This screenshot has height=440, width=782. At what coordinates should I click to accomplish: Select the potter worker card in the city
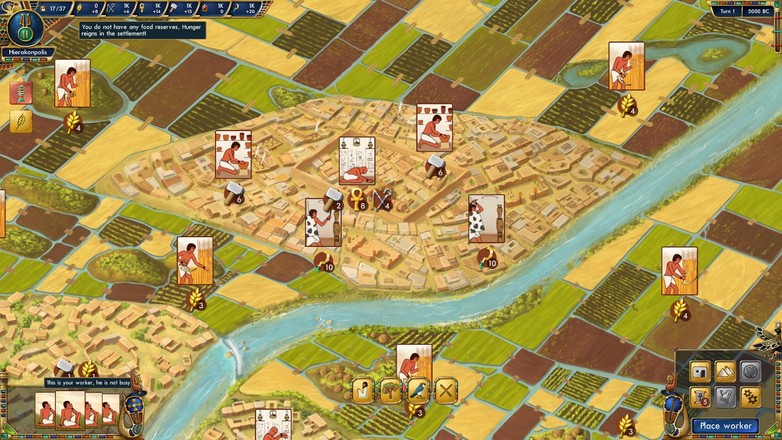(232, 153)
